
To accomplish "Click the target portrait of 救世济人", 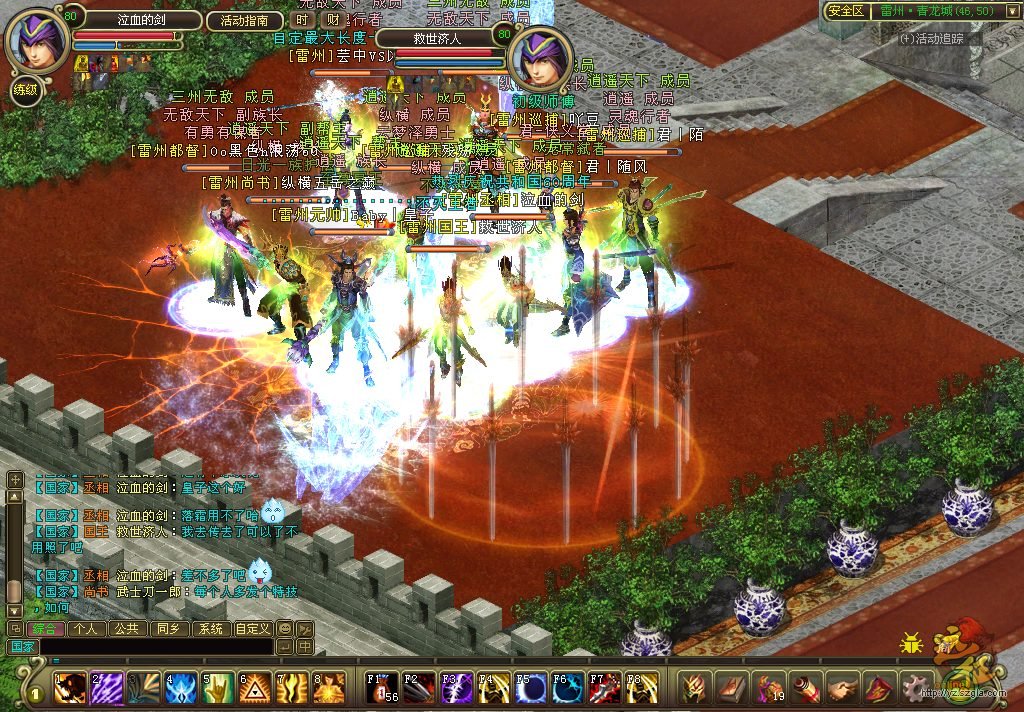I will pyautogui.click(x=540, y=59).
